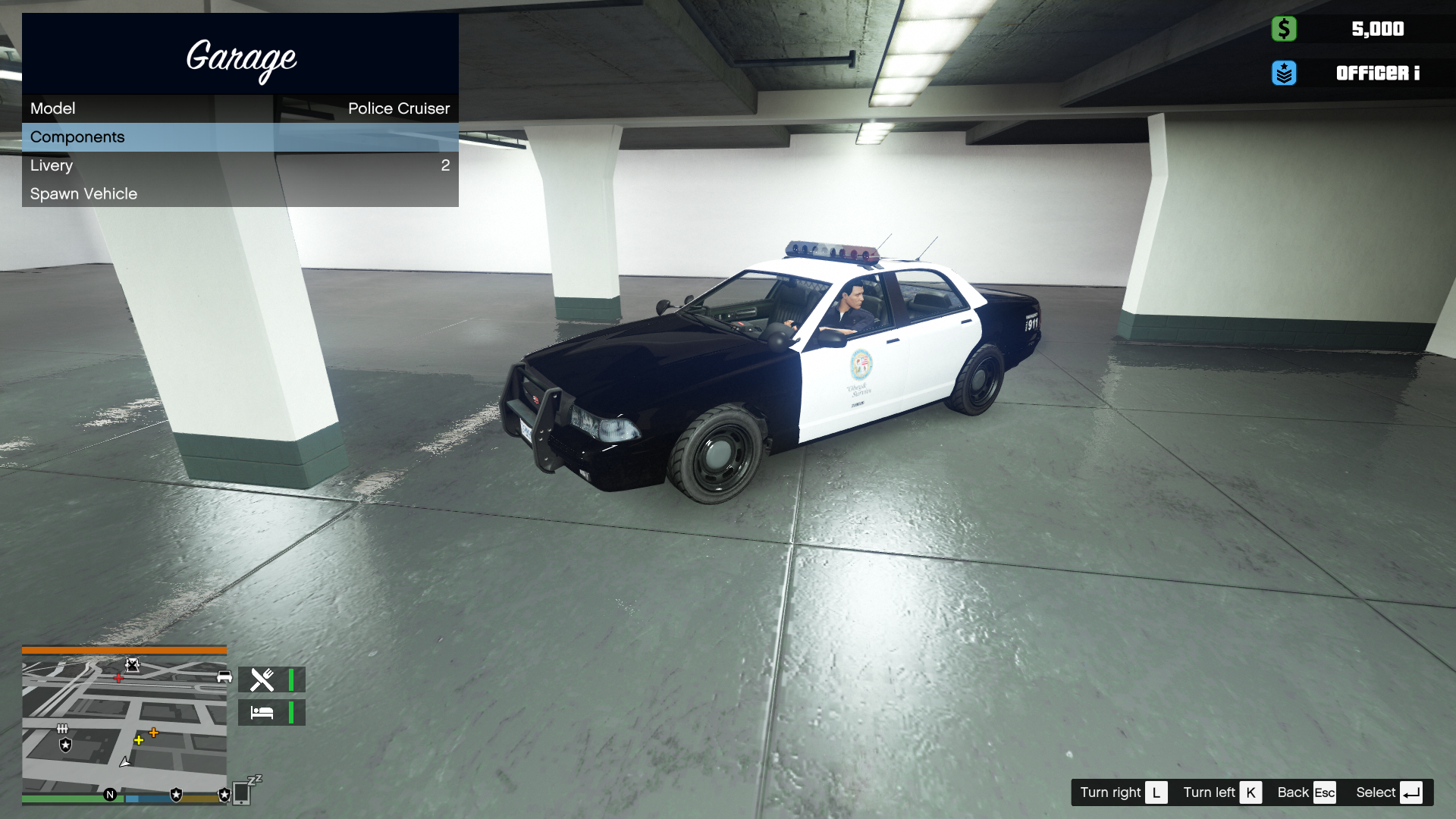Choose the Livery option

(240, 165)
